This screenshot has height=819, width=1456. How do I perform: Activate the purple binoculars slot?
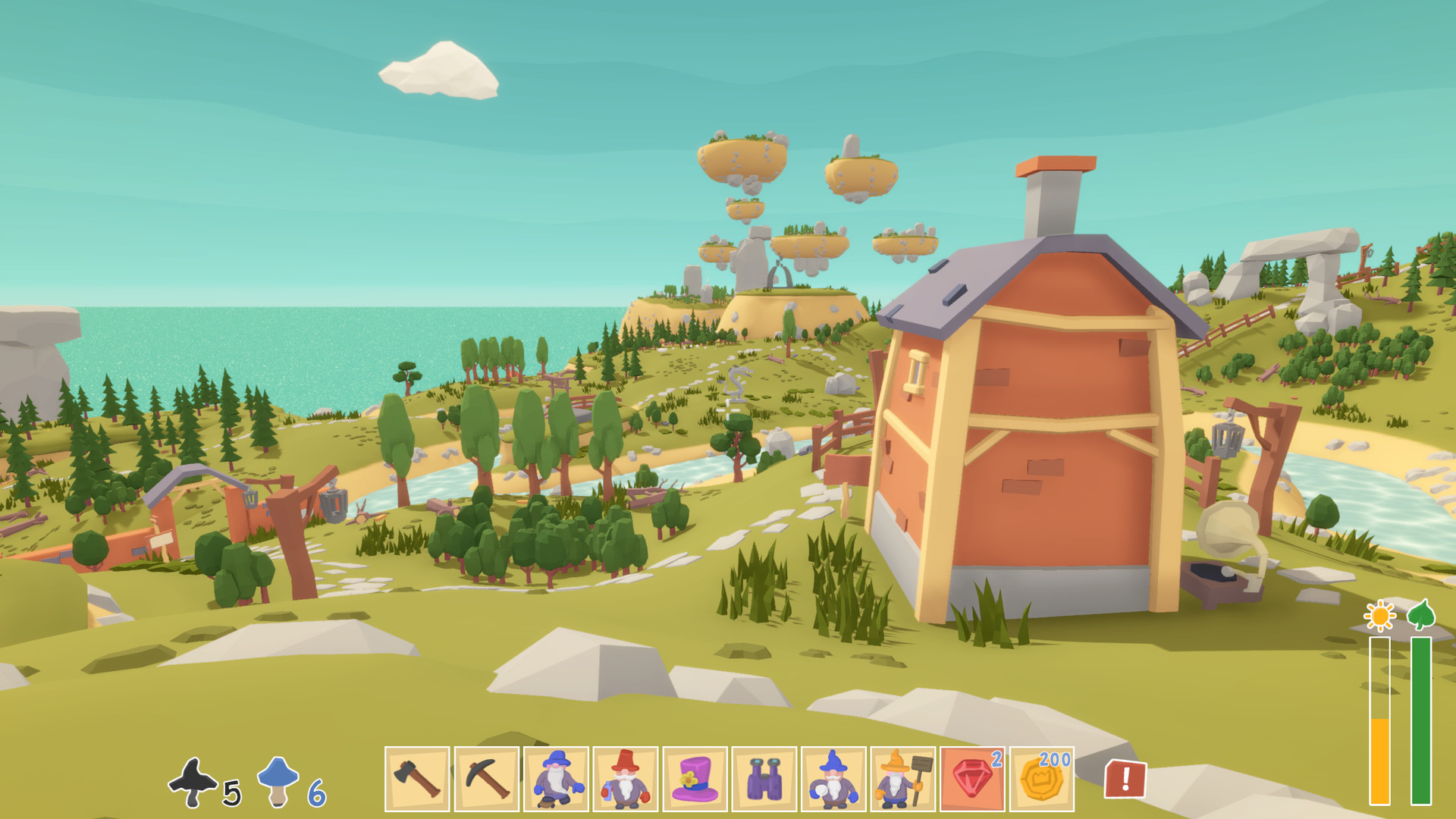(x=764, y=779)
